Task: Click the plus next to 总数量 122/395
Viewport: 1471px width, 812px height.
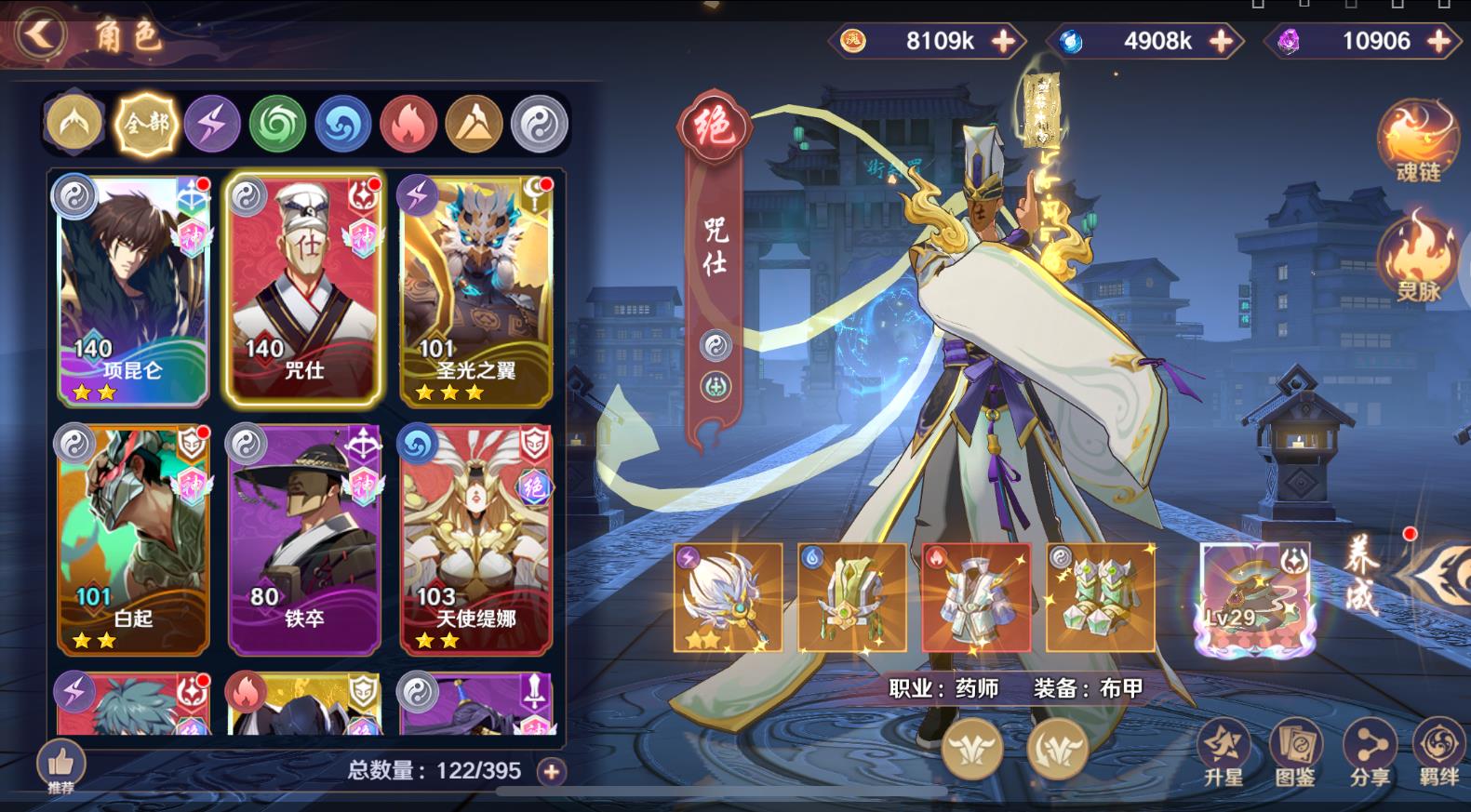Action: (x=551, y=769)
